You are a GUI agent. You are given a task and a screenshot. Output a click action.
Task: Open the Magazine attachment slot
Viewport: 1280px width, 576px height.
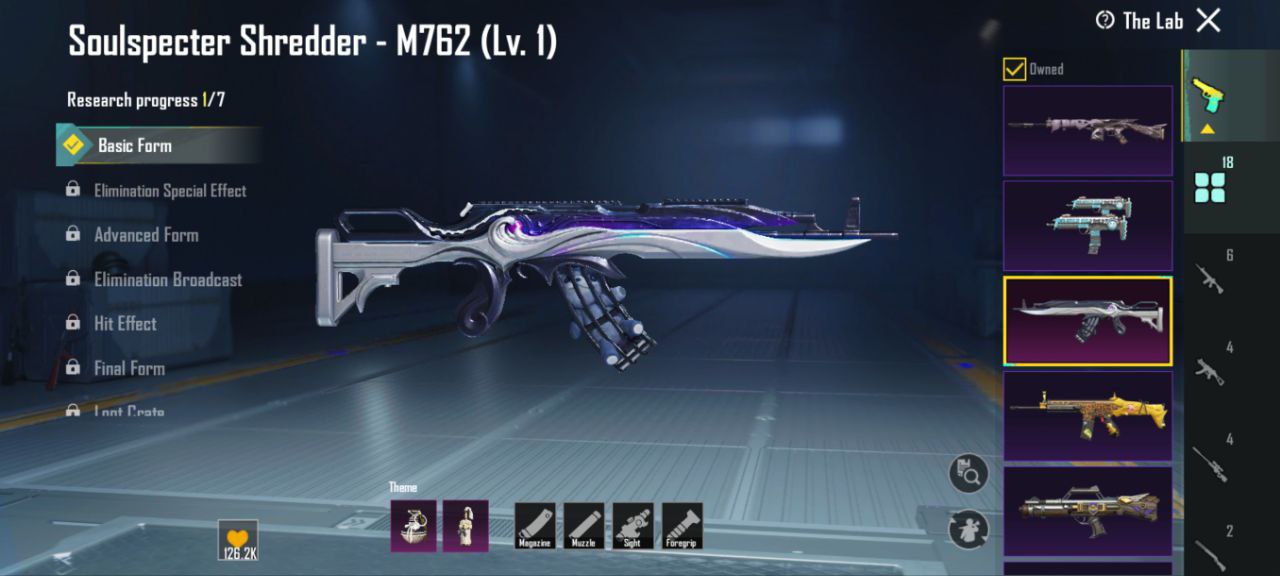pos(535,525)
